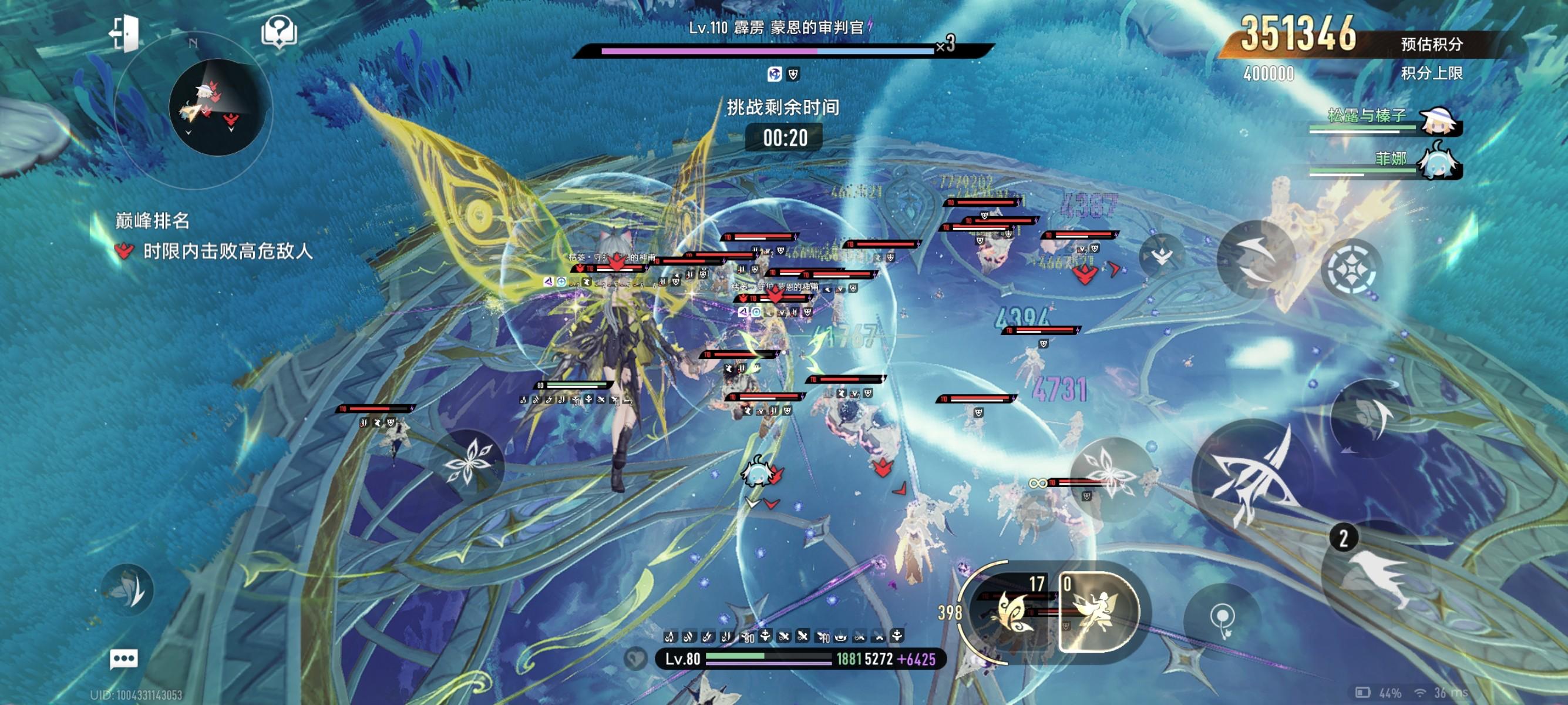Activate the golden fairy ultimate skill
The height and width of the screenshot is (705, 1568).
[1098, 611]
